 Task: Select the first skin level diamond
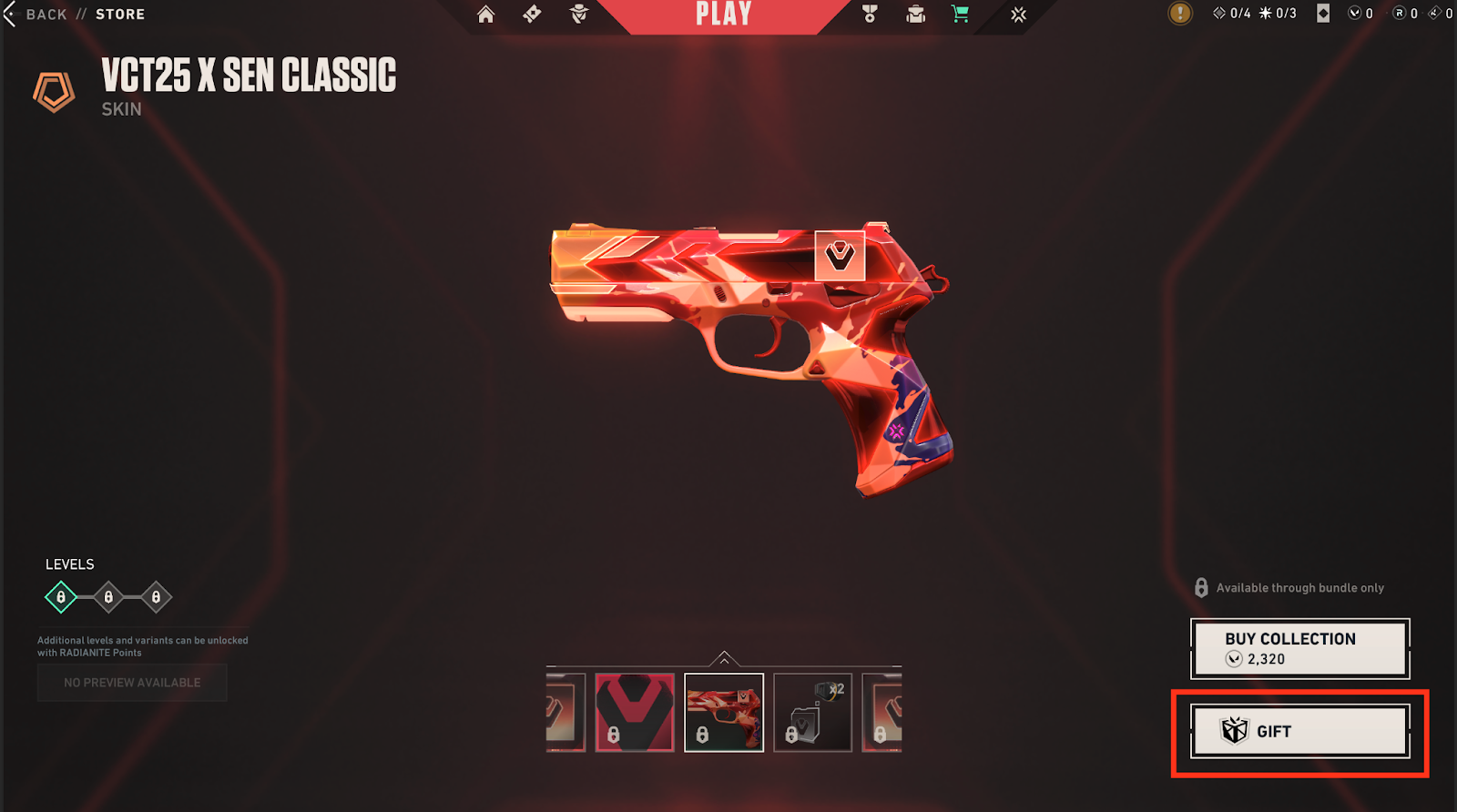[x=61, y=597]
